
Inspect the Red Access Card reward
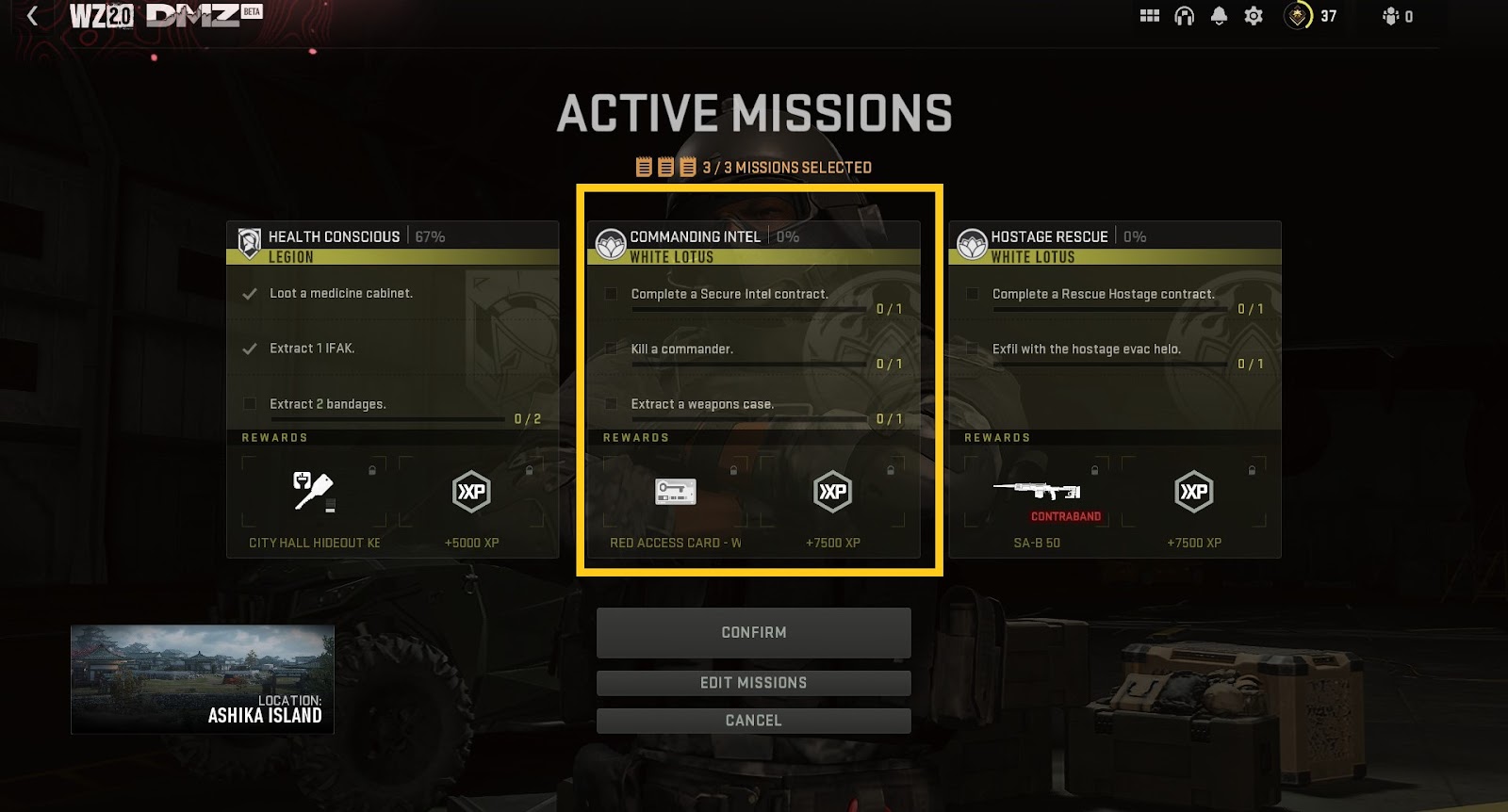click(675, 493)
